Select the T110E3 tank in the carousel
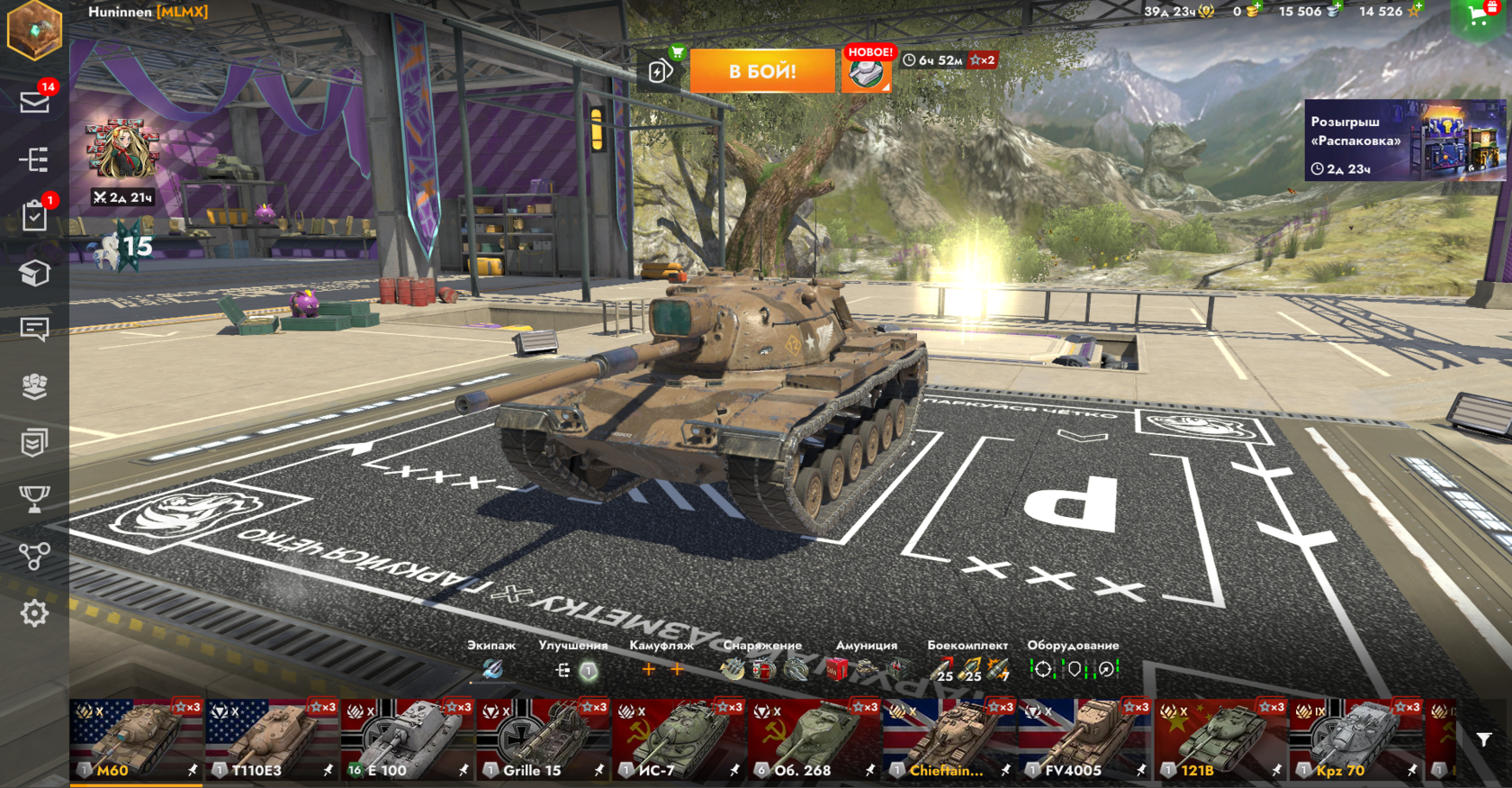The image size is (1512, 788). [x=272, y=740]
